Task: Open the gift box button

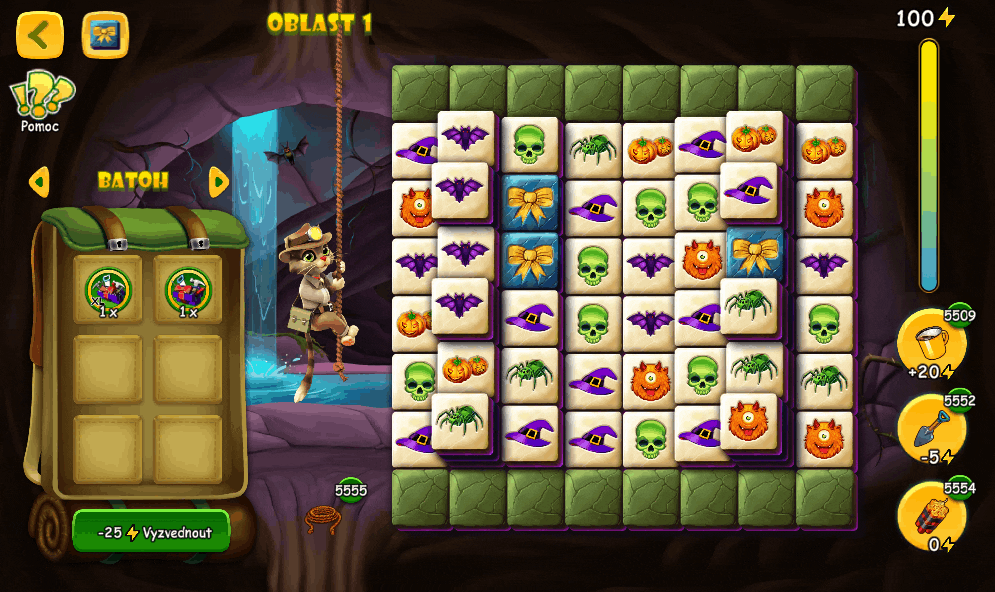Action: click(105, 35)
